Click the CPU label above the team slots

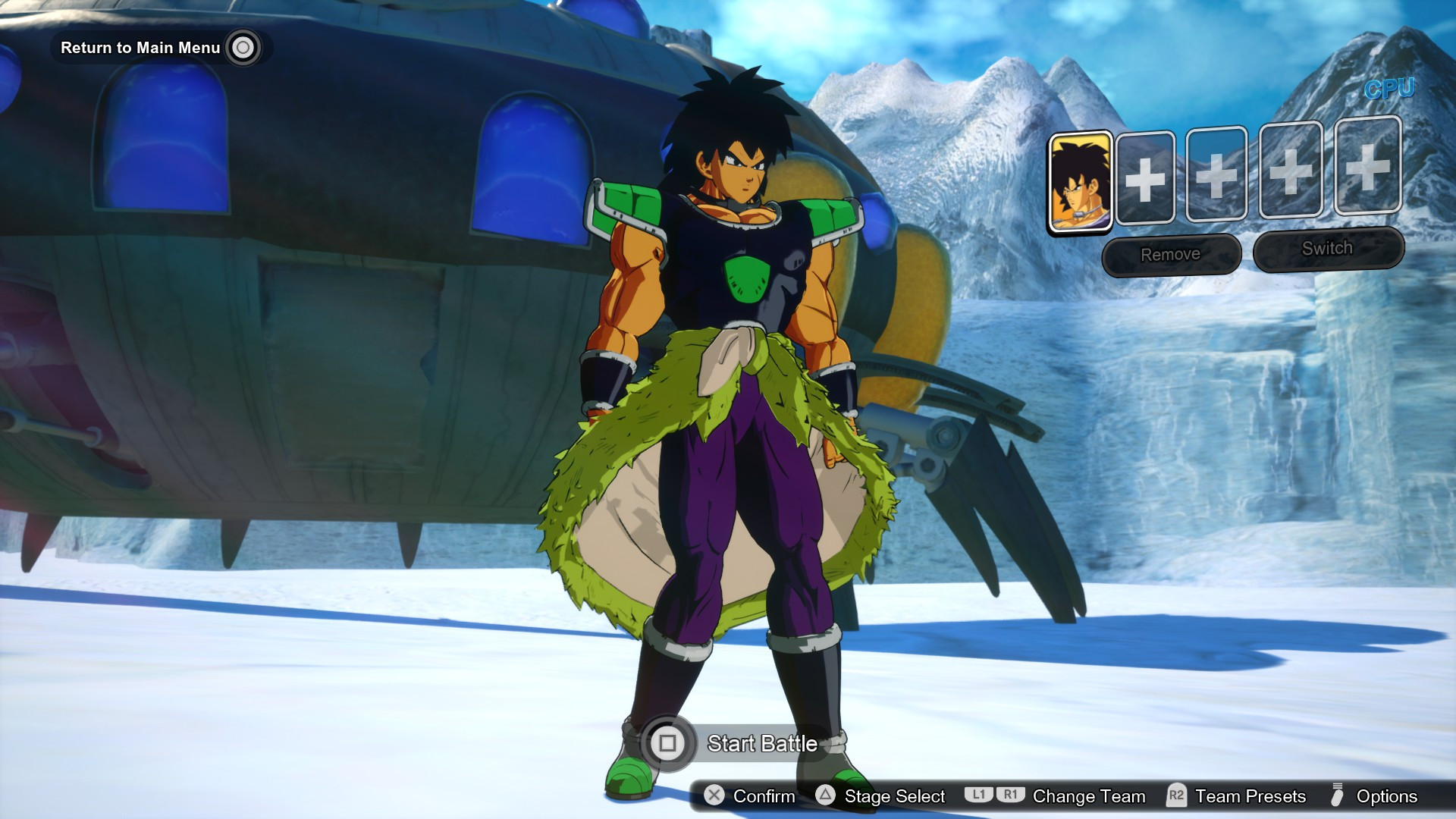[1389, 89]
